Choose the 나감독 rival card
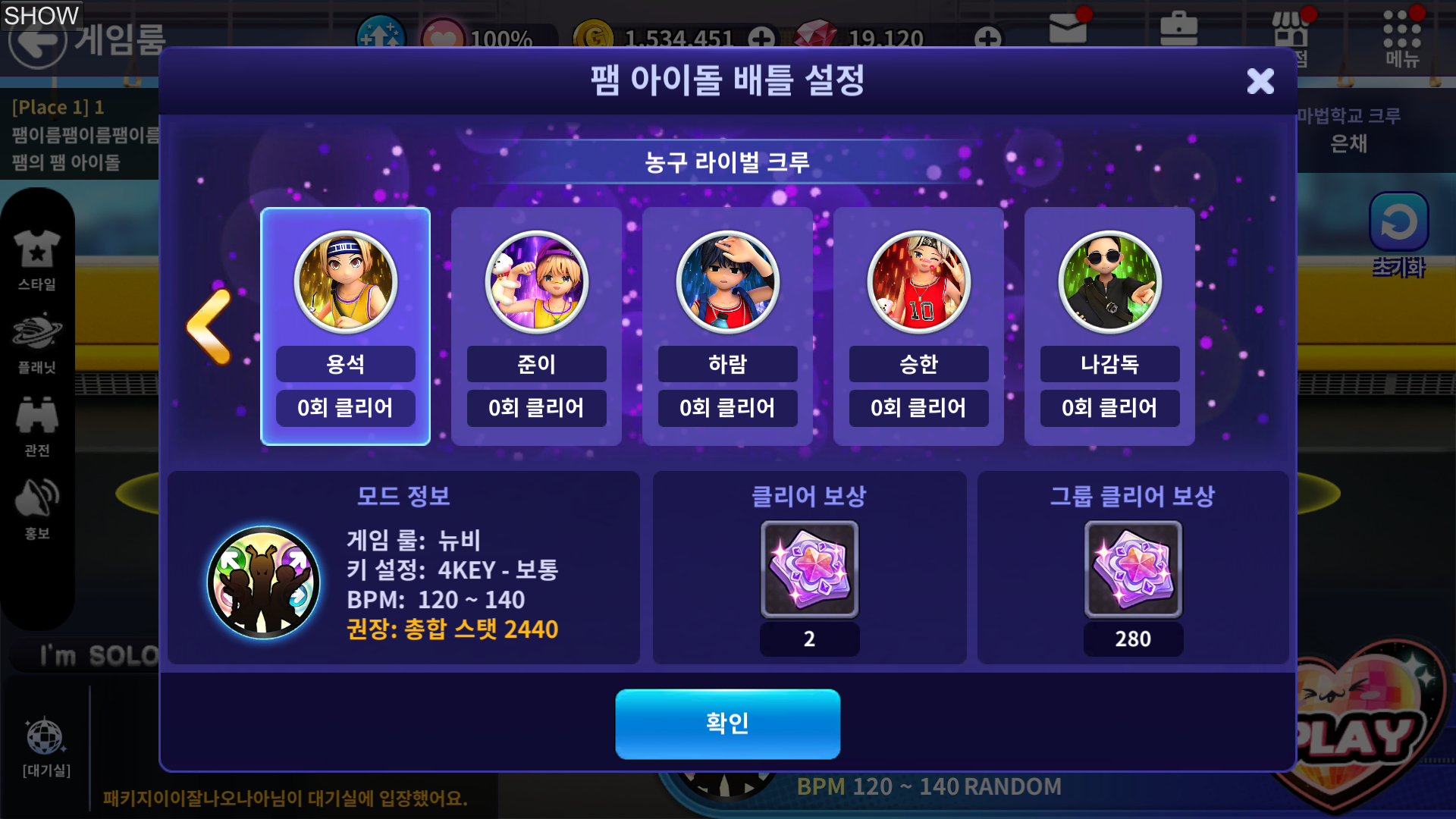 point(1109,326)
